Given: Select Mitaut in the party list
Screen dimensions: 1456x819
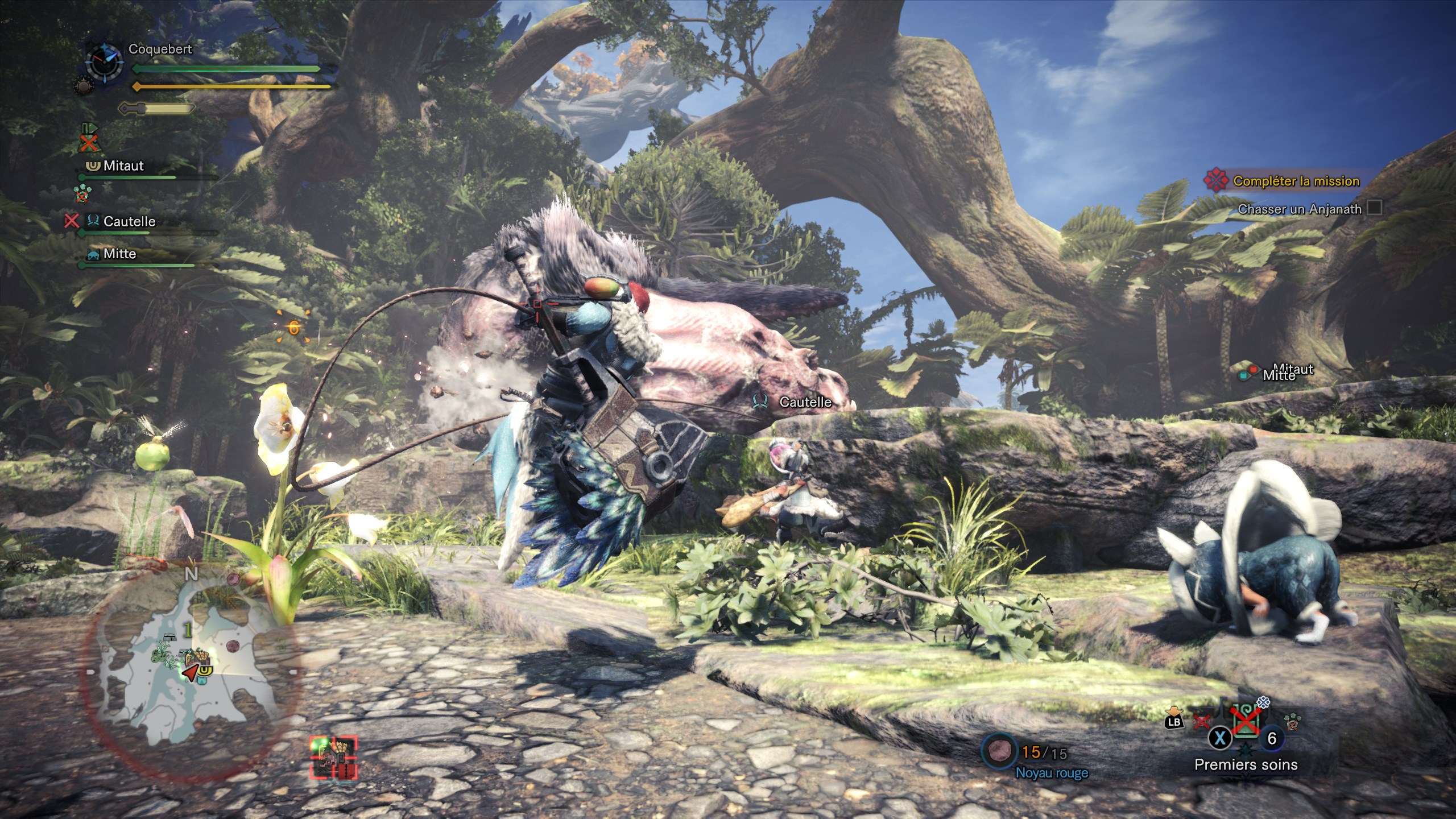Looking at the screenshot, I should (x=123, y=166).
